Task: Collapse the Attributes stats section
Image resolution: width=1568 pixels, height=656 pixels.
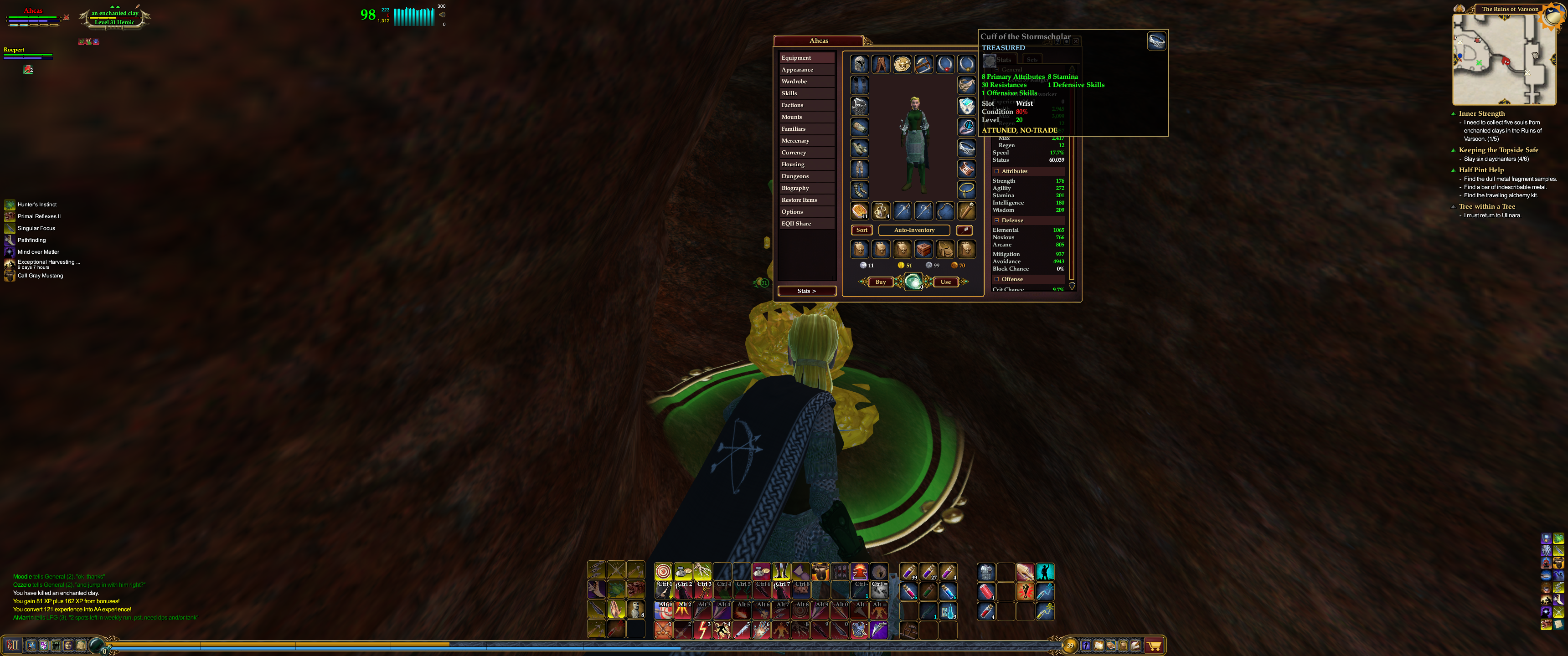Action: click(996, 172)
